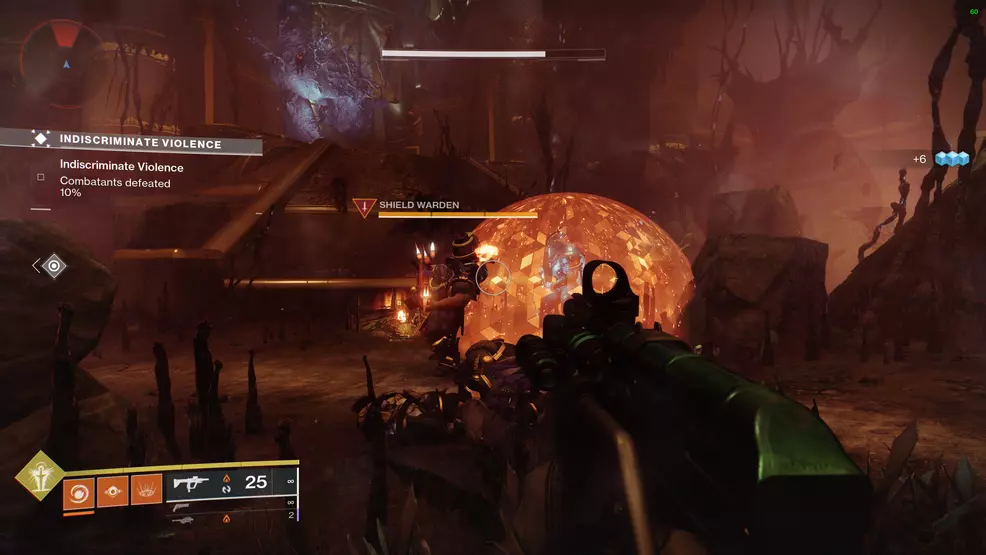The width and height of the screenshot is (986, 555).
Task: Activate the orange eye-shaped ability icon
Action: click(112, 490)
